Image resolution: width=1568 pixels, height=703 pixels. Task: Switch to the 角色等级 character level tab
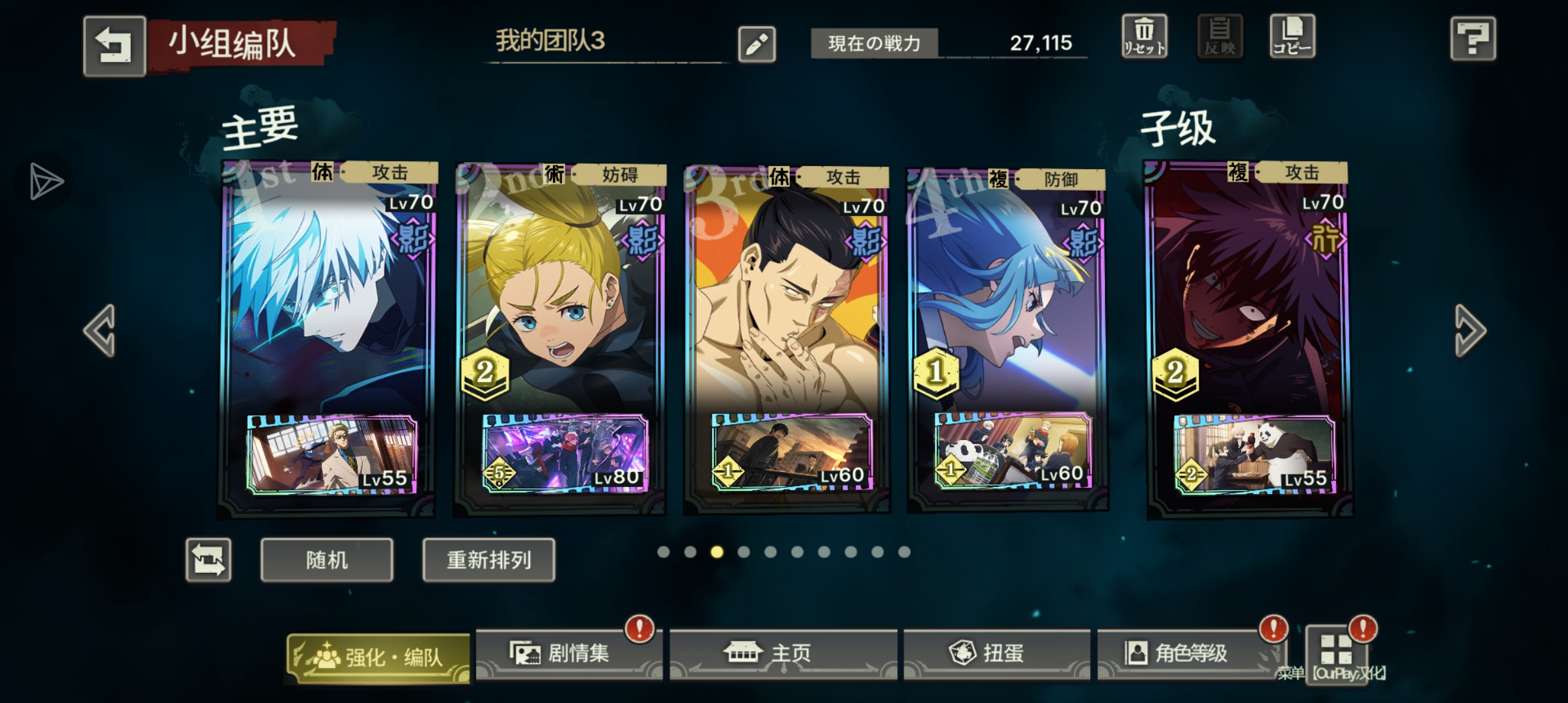click(1189, 654)
